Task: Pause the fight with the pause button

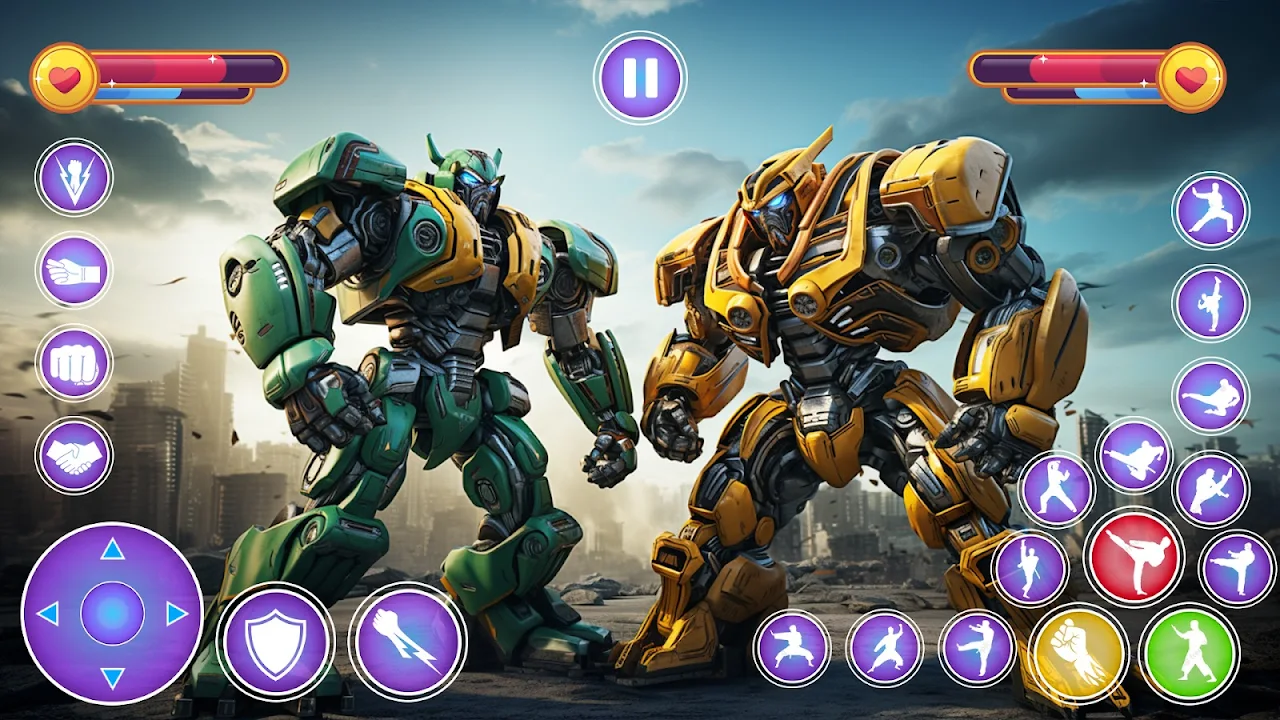Action: click(640, 78)
